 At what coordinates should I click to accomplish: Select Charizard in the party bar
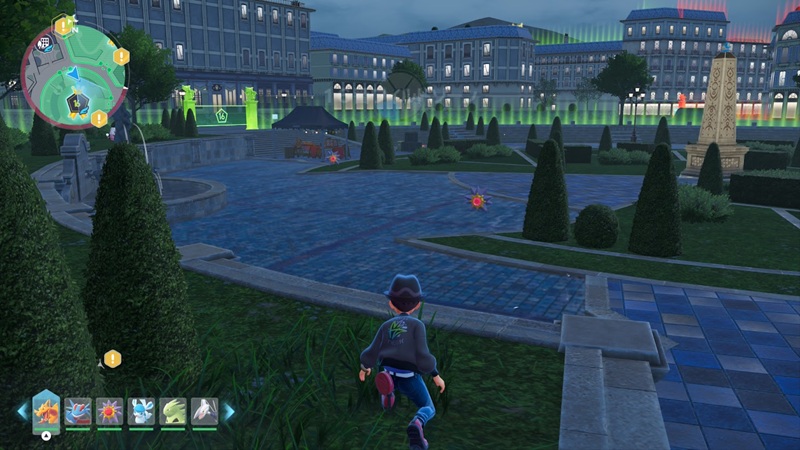coord(47,410)
